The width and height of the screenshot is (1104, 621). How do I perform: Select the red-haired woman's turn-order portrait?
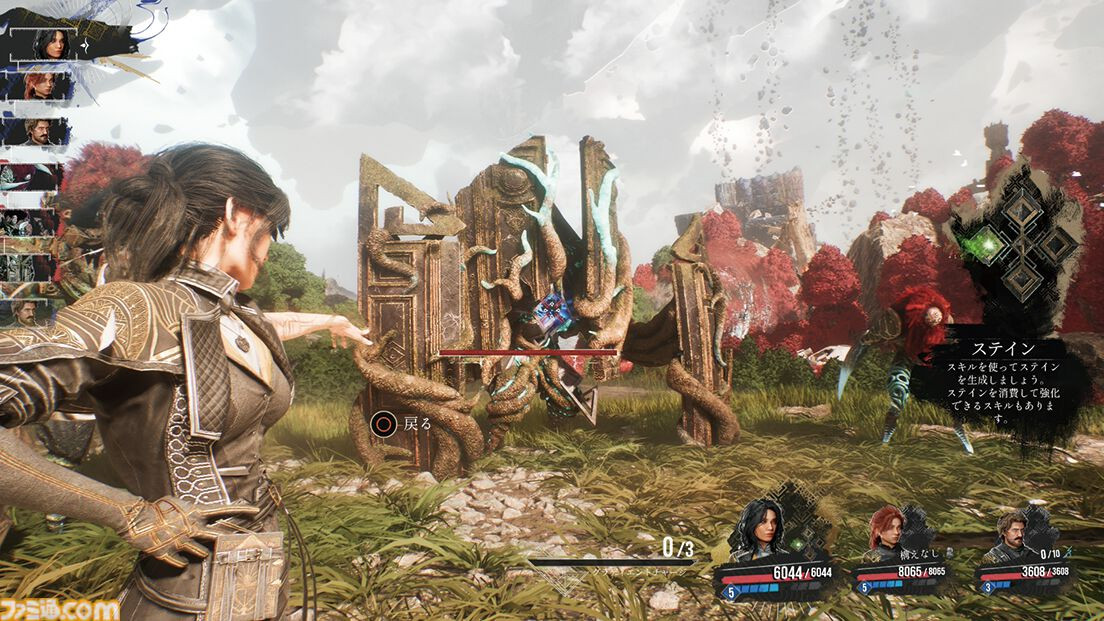pos(39,86)
